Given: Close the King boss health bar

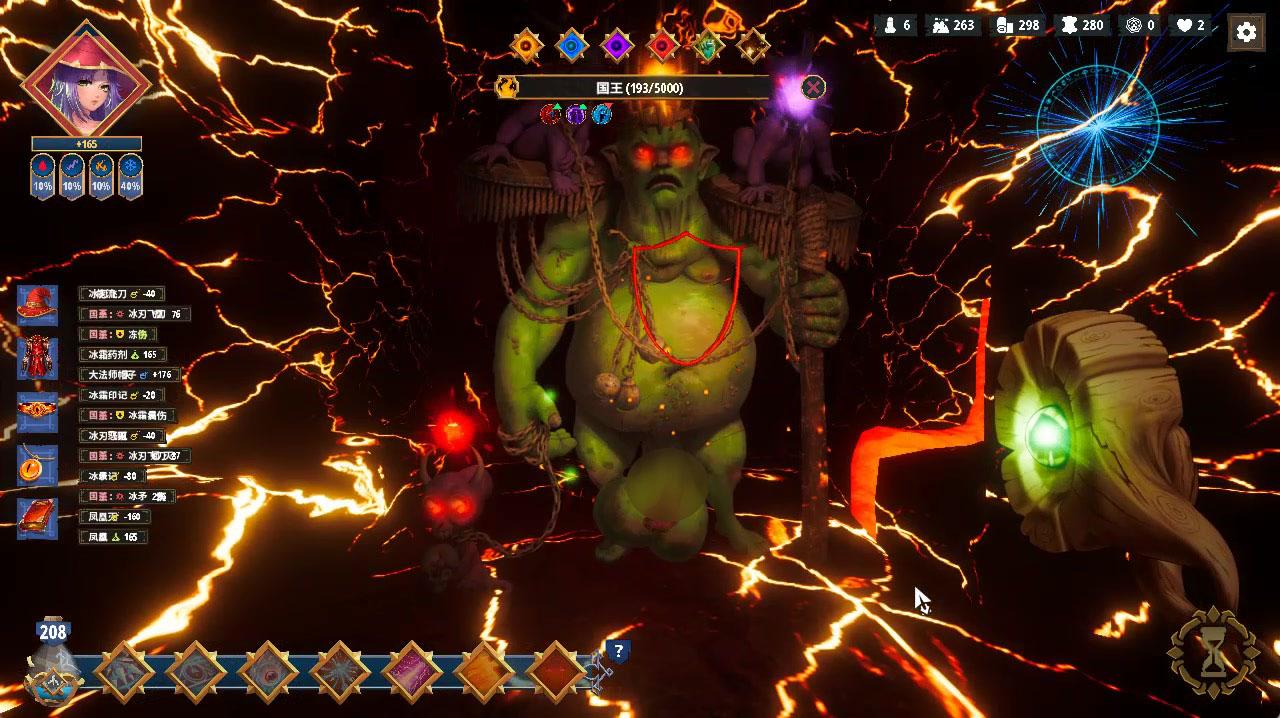Looking at the screenshot, I should click(x=814, y=87).
